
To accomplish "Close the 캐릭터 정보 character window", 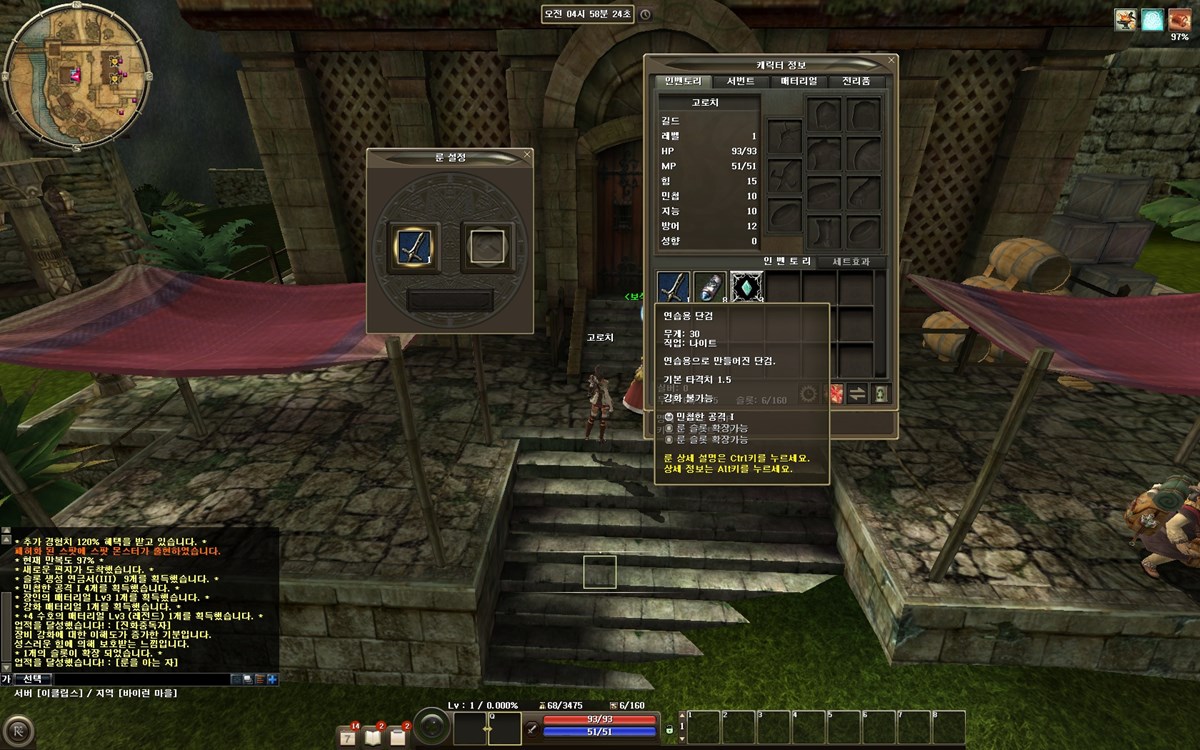I will (x=892, y=62).
